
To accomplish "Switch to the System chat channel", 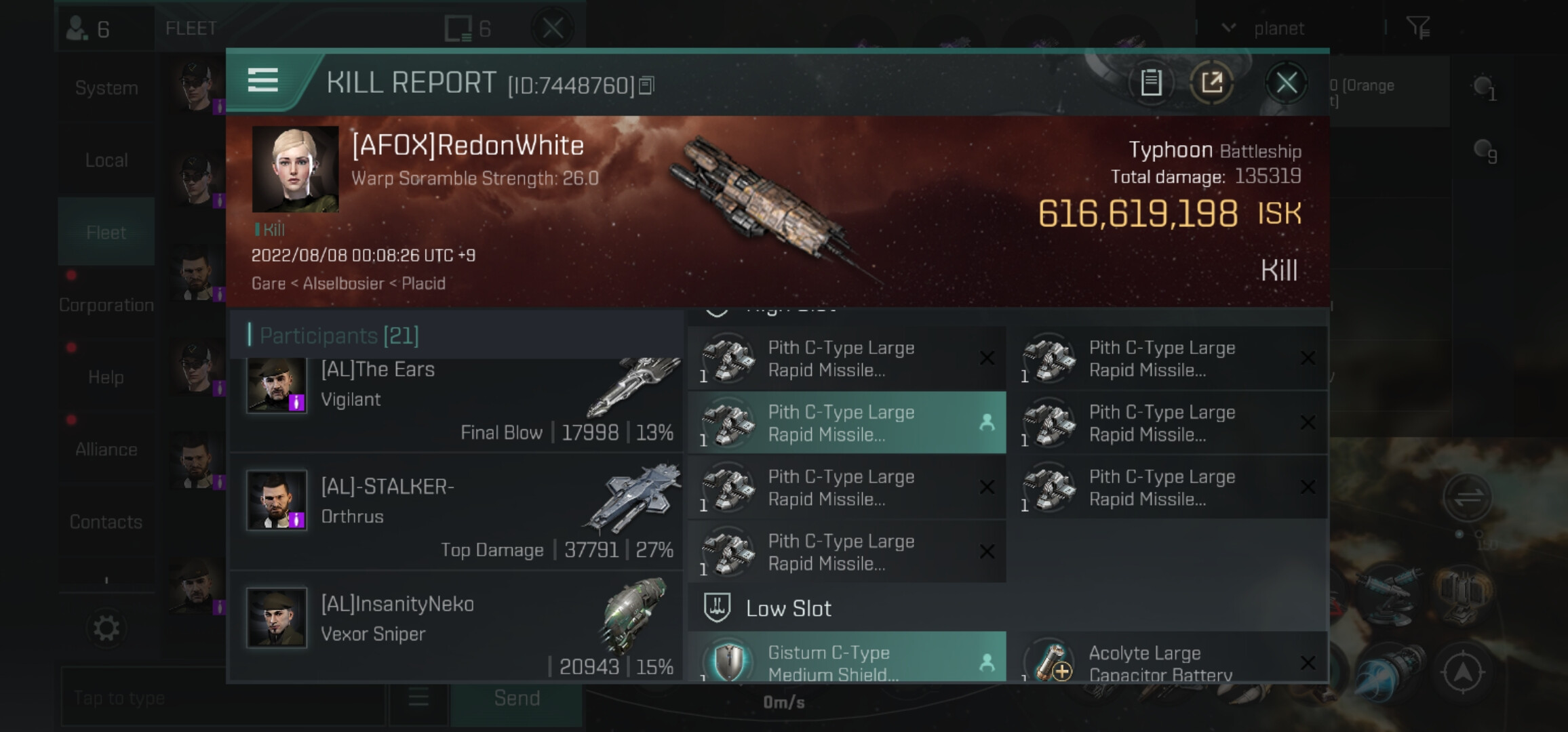I will pos(106,88).
